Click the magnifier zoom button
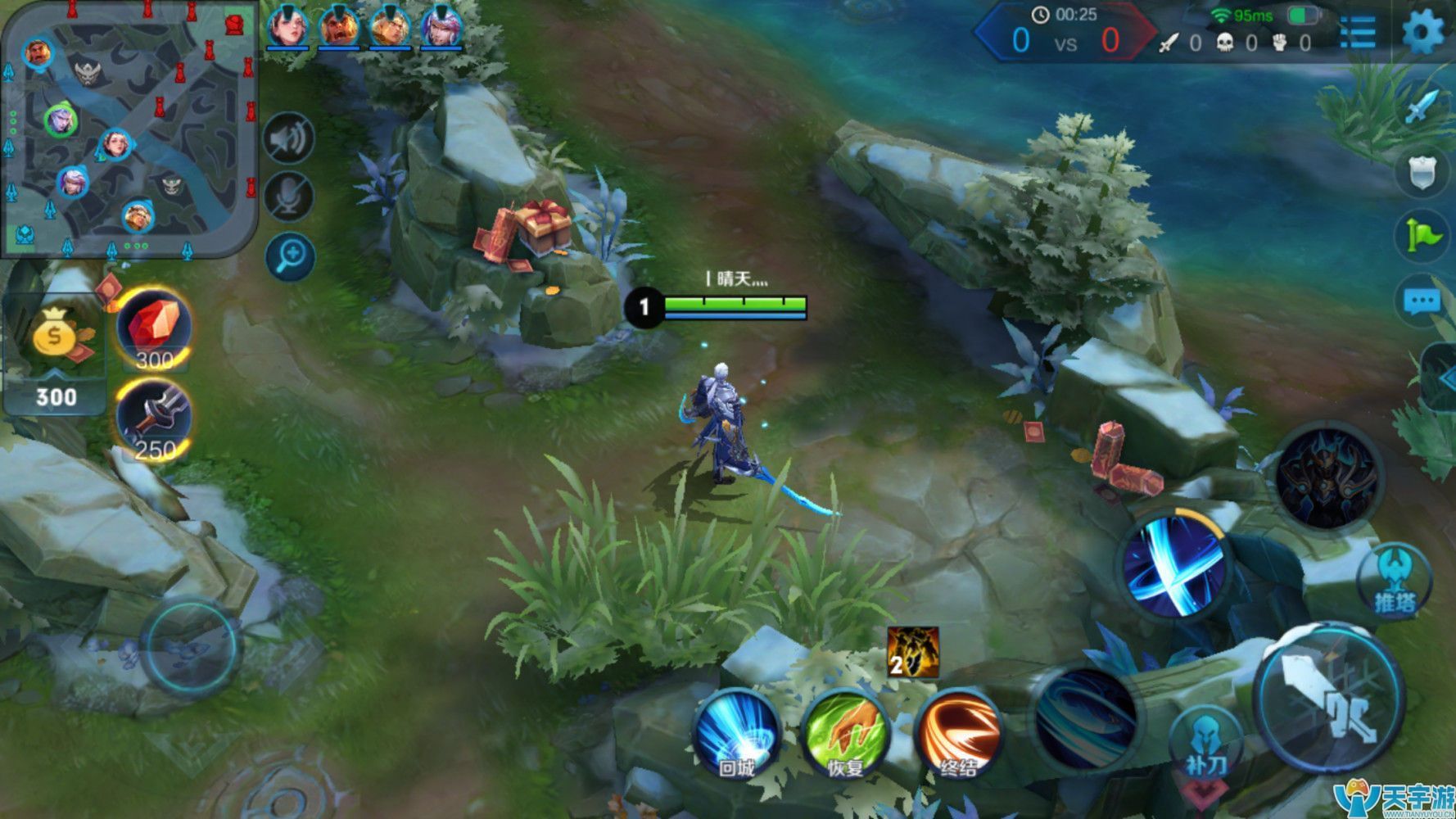 [x=290, y=257]
